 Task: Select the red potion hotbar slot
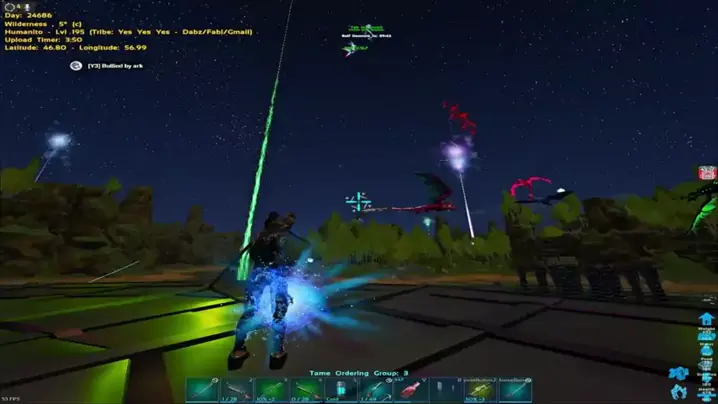[411, 390]
